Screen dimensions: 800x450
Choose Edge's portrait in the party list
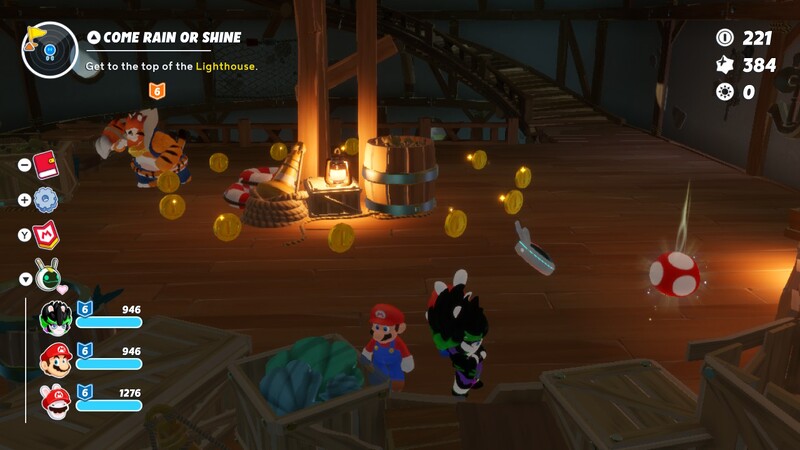tap(55, 317)
